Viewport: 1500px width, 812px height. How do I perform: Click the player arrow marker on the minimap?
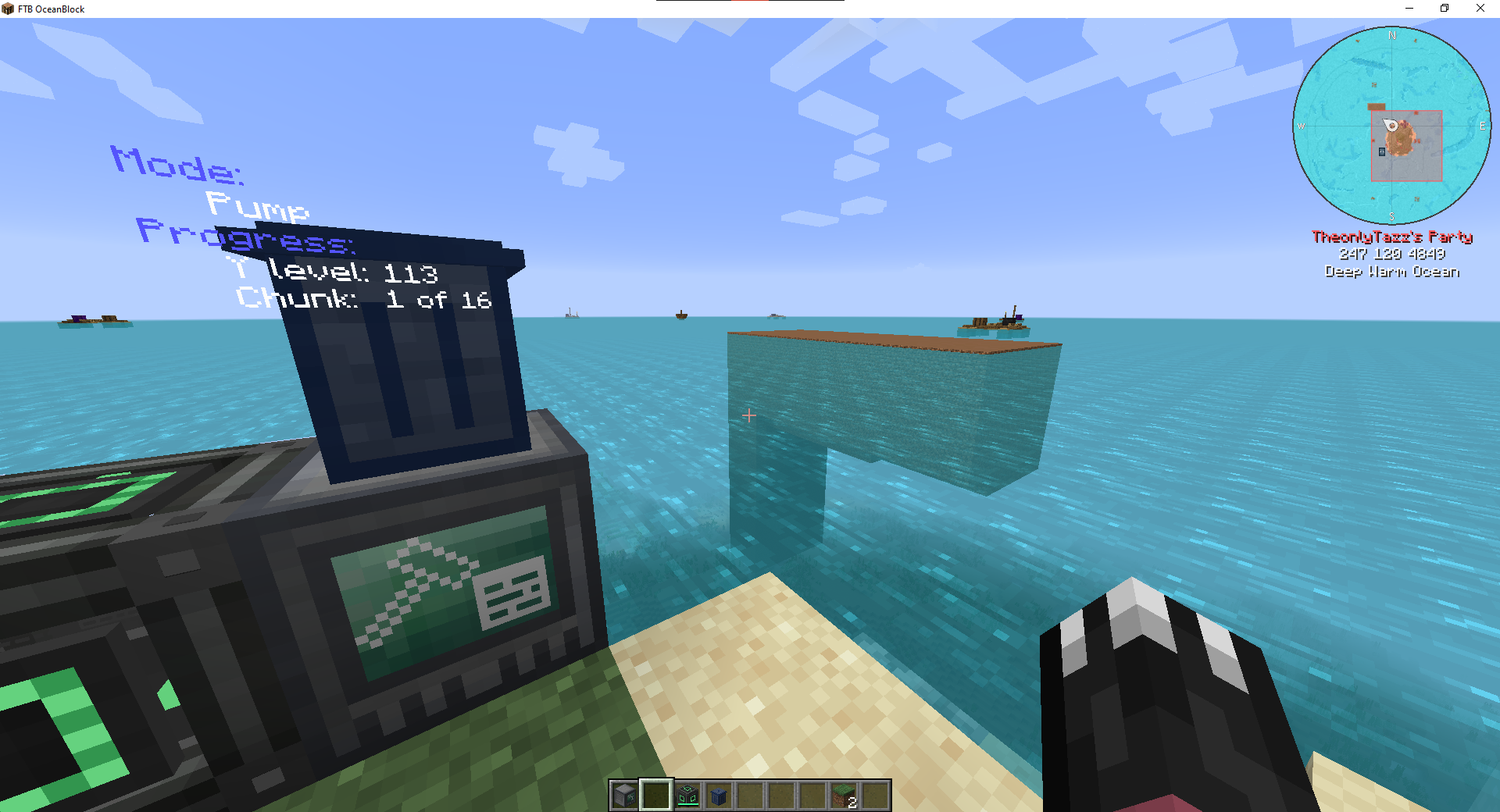(1390, 123)
